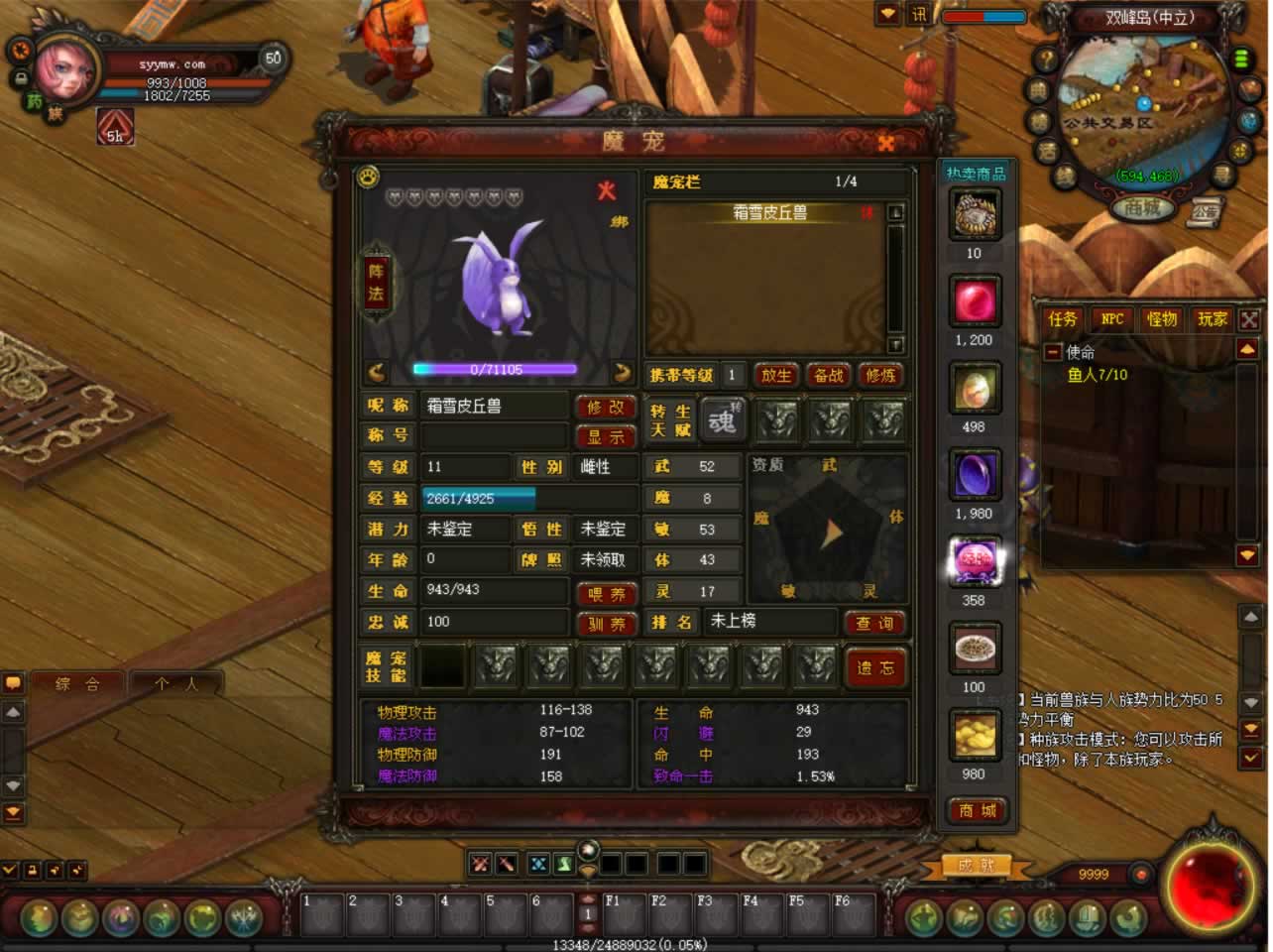Open the 综合 general chat tab
Image resolution: width=1273 pixels, height=952 pixels.
pos(77,683)
